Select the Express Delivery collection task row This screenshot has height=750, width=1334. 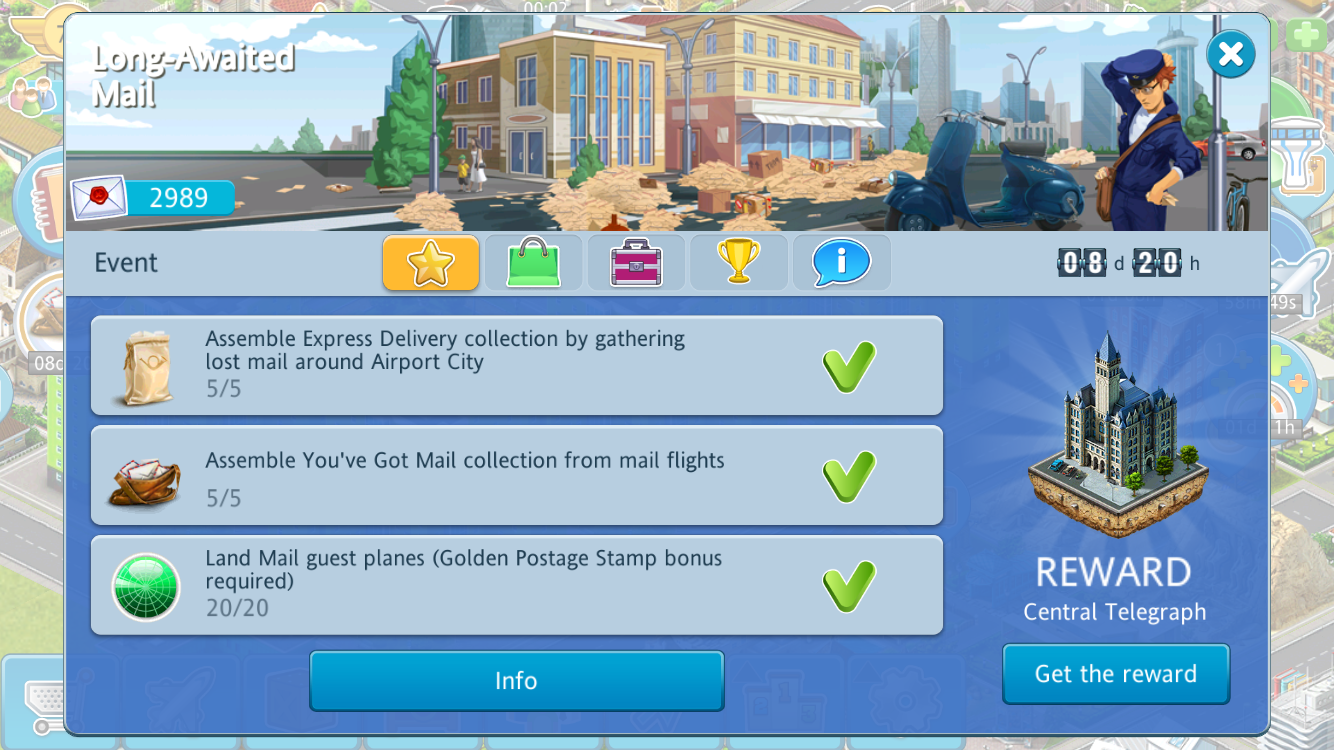click(x=516, y=365)
